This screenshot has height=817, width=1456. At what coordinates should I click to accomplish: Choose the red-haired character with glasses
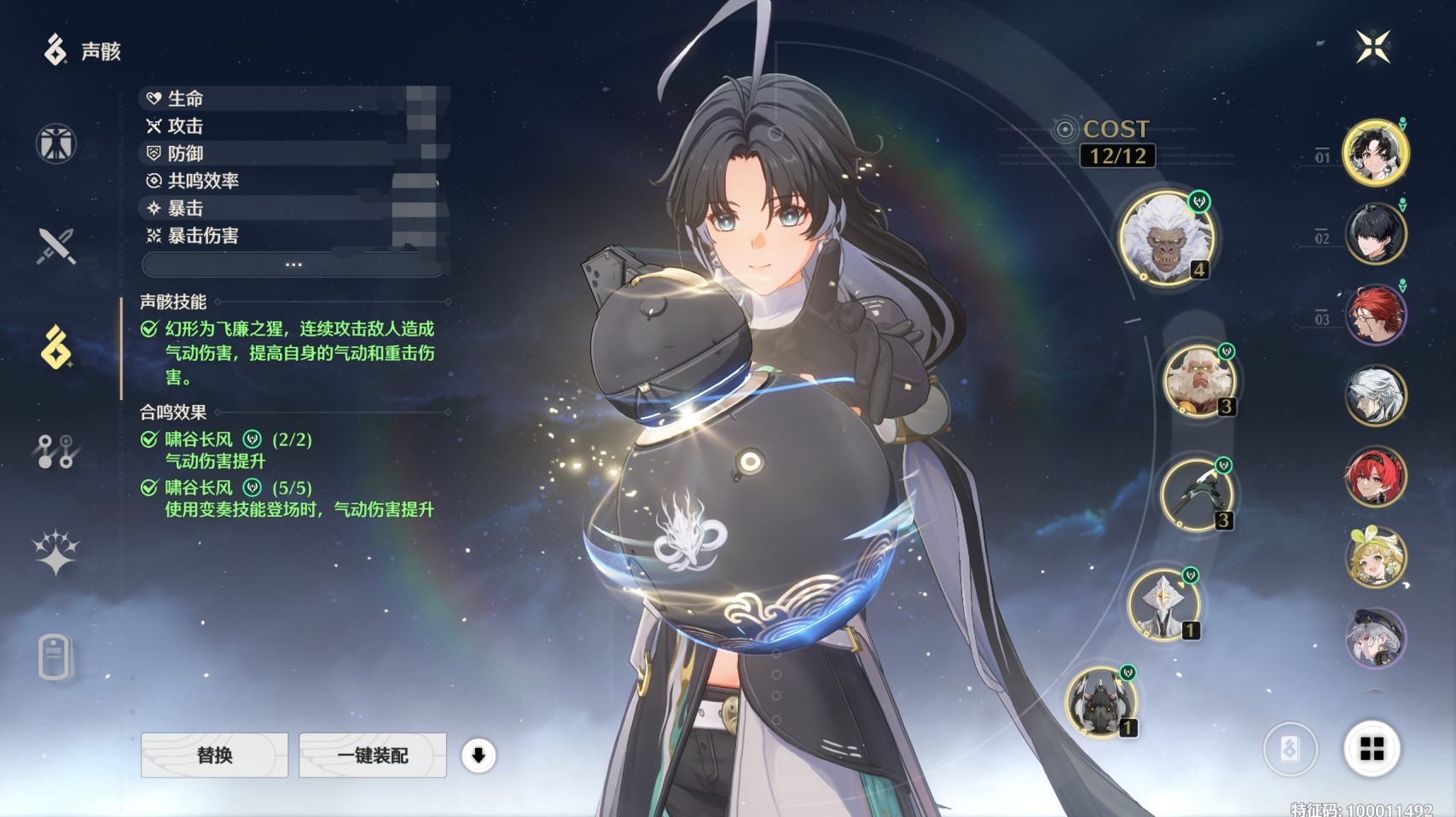click(1375, 315)
